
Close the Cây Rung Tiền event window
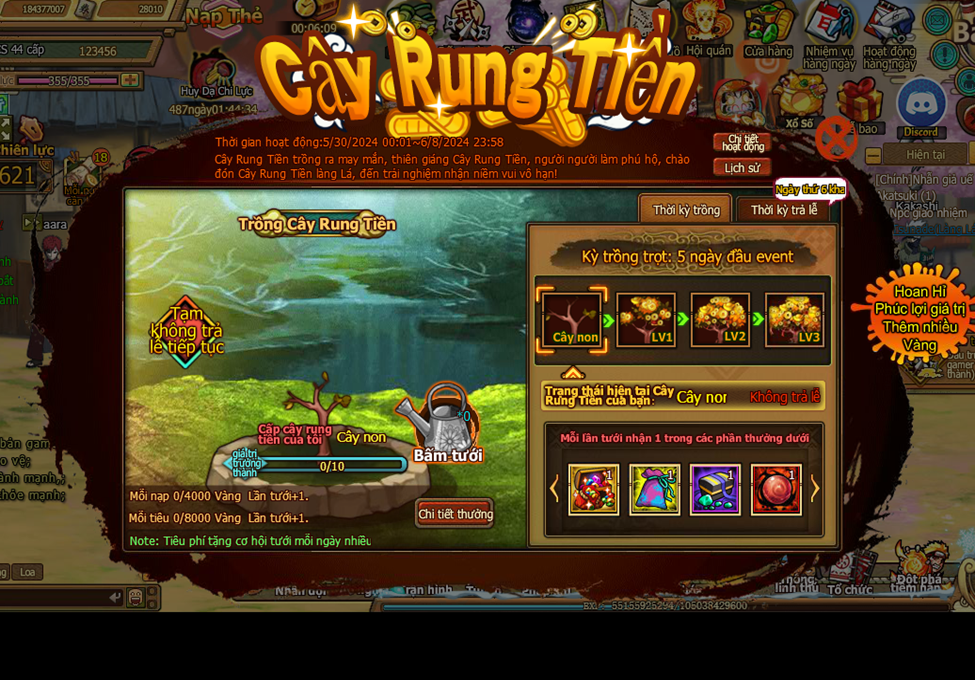click(x=836, y=139)
